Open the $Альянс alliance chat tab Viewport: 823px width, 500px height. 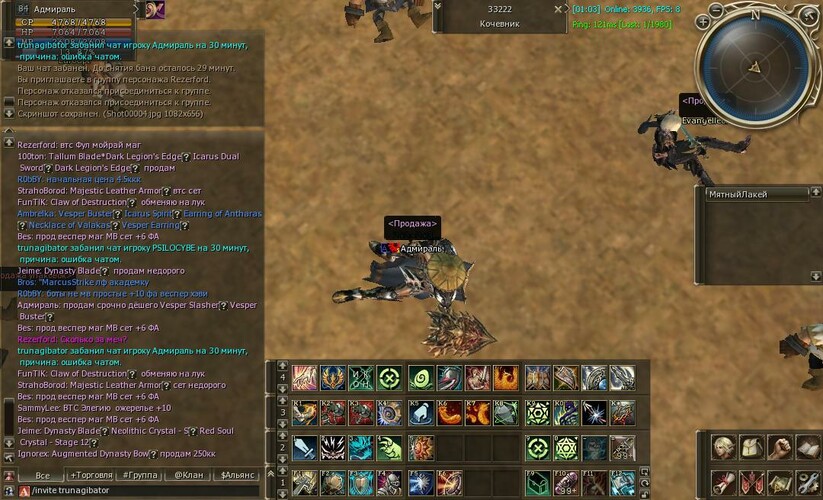click(238, 476)
